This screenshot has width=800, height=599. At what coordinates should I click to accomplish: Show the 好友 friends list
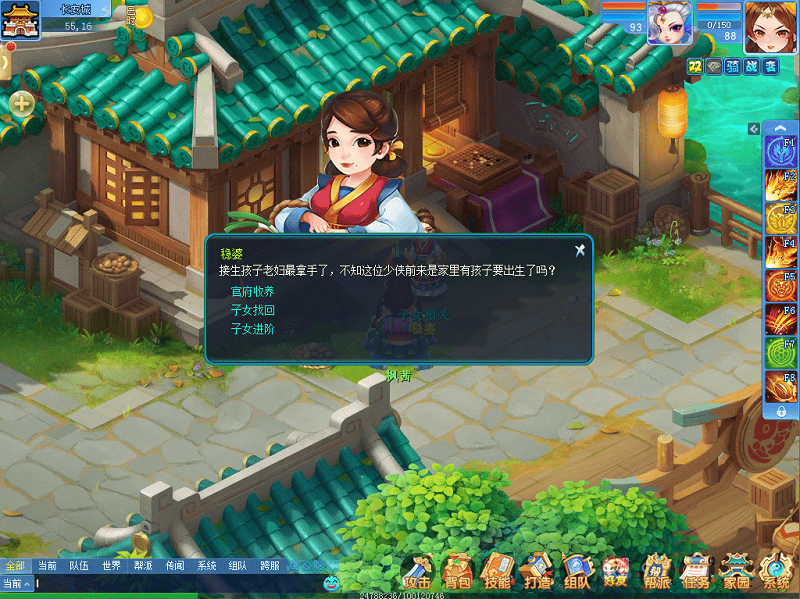pos(616,573)
